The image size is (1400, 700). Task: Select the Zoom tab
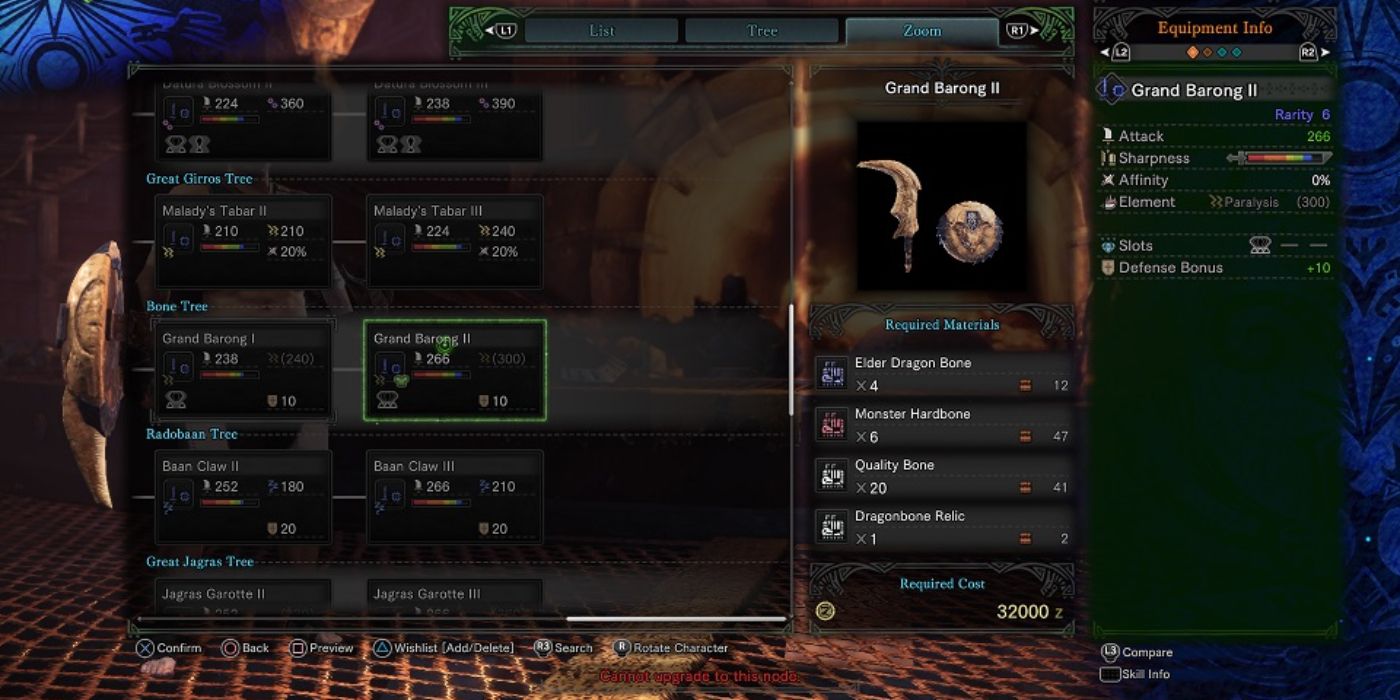click(921, 31)
